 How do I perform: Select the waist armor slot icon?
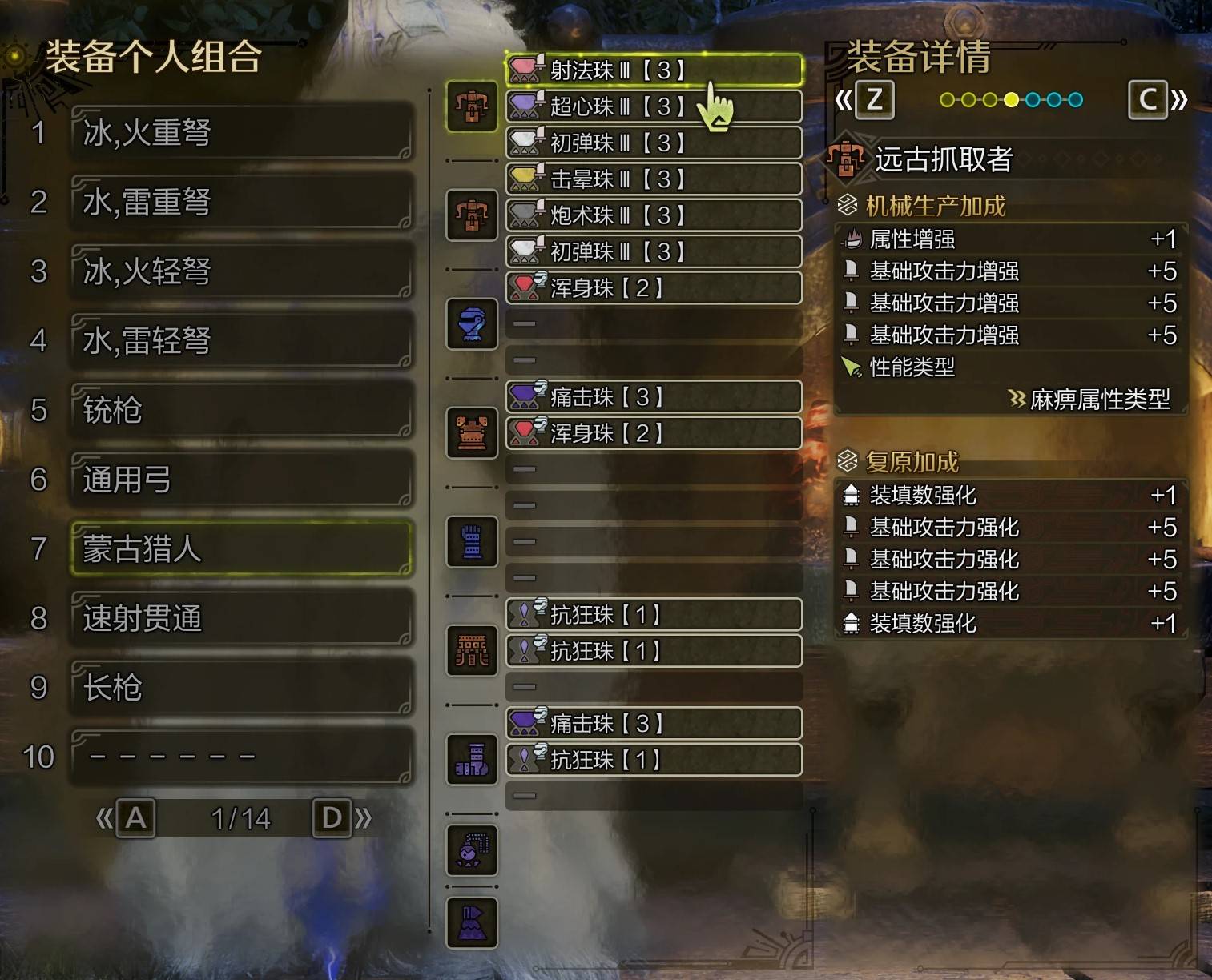click(x=472, y=650)
